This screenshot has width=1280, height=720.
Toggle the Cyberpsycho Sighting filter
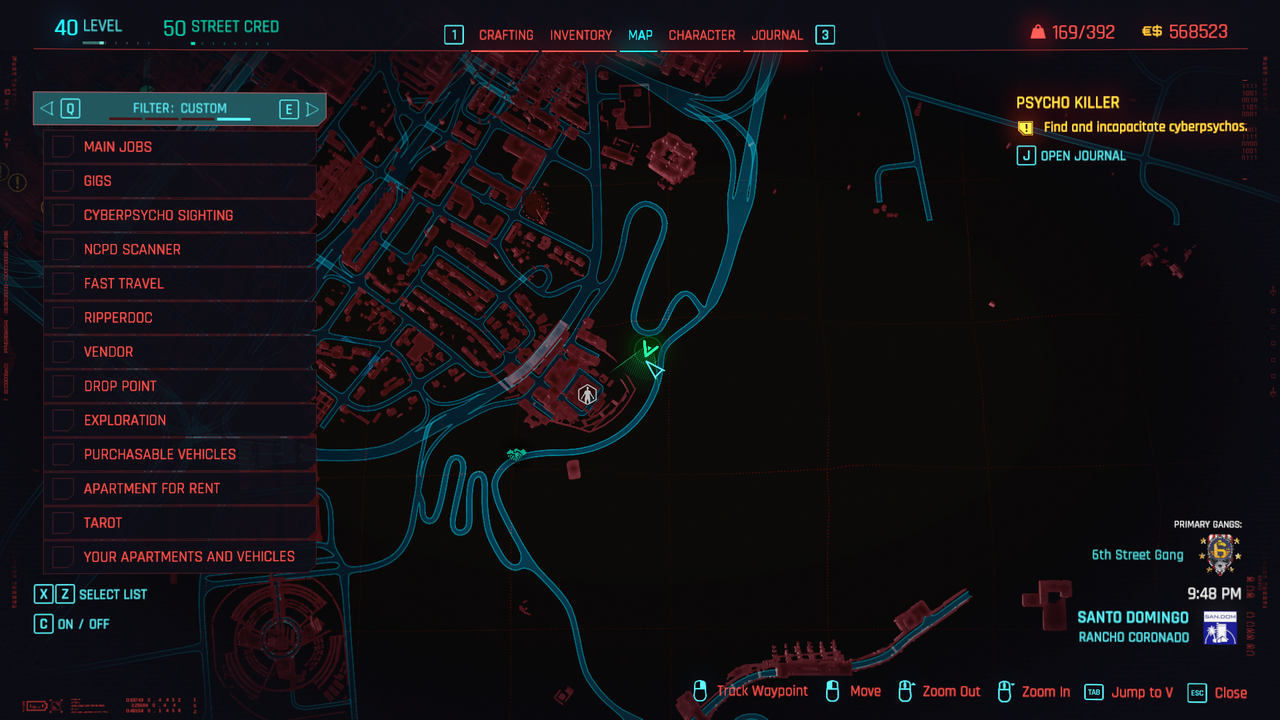coord(64,215)
